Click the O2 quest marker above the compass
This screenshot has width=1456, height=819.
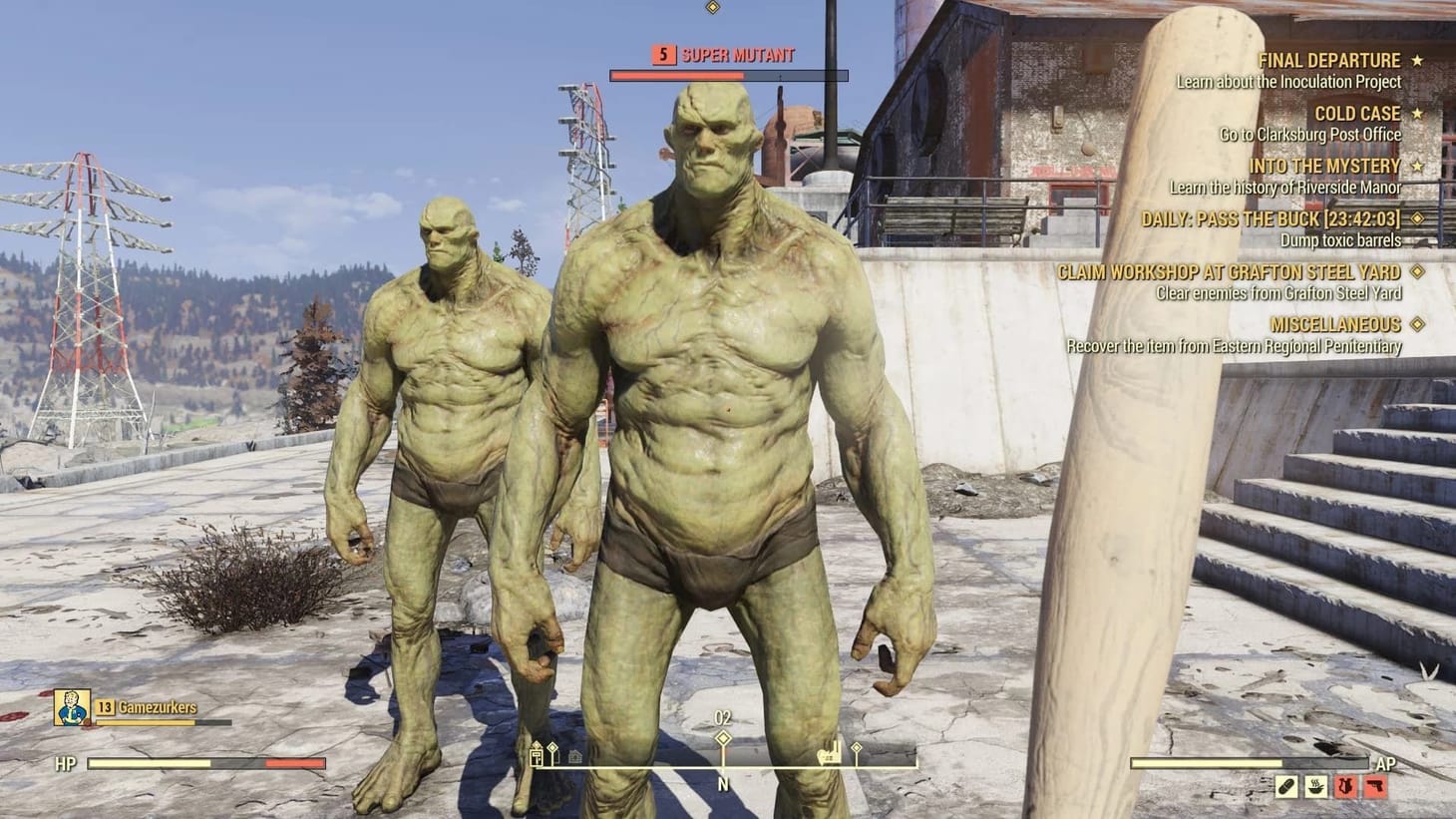pyautogui.click(x=723, y=736)
